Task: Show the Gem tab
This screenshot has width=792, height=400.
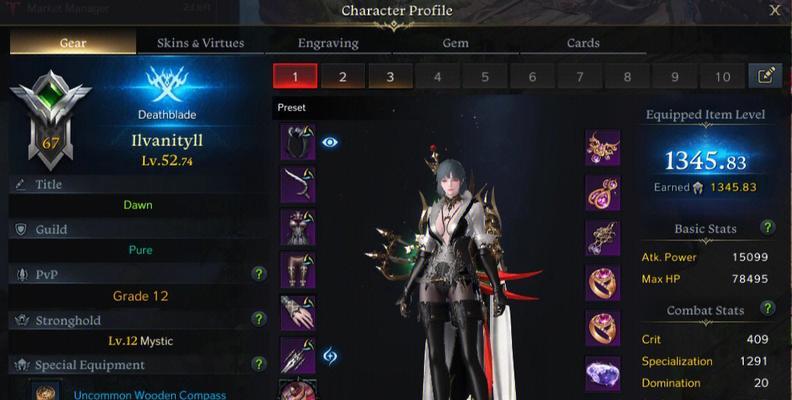Action: [455, 43]
